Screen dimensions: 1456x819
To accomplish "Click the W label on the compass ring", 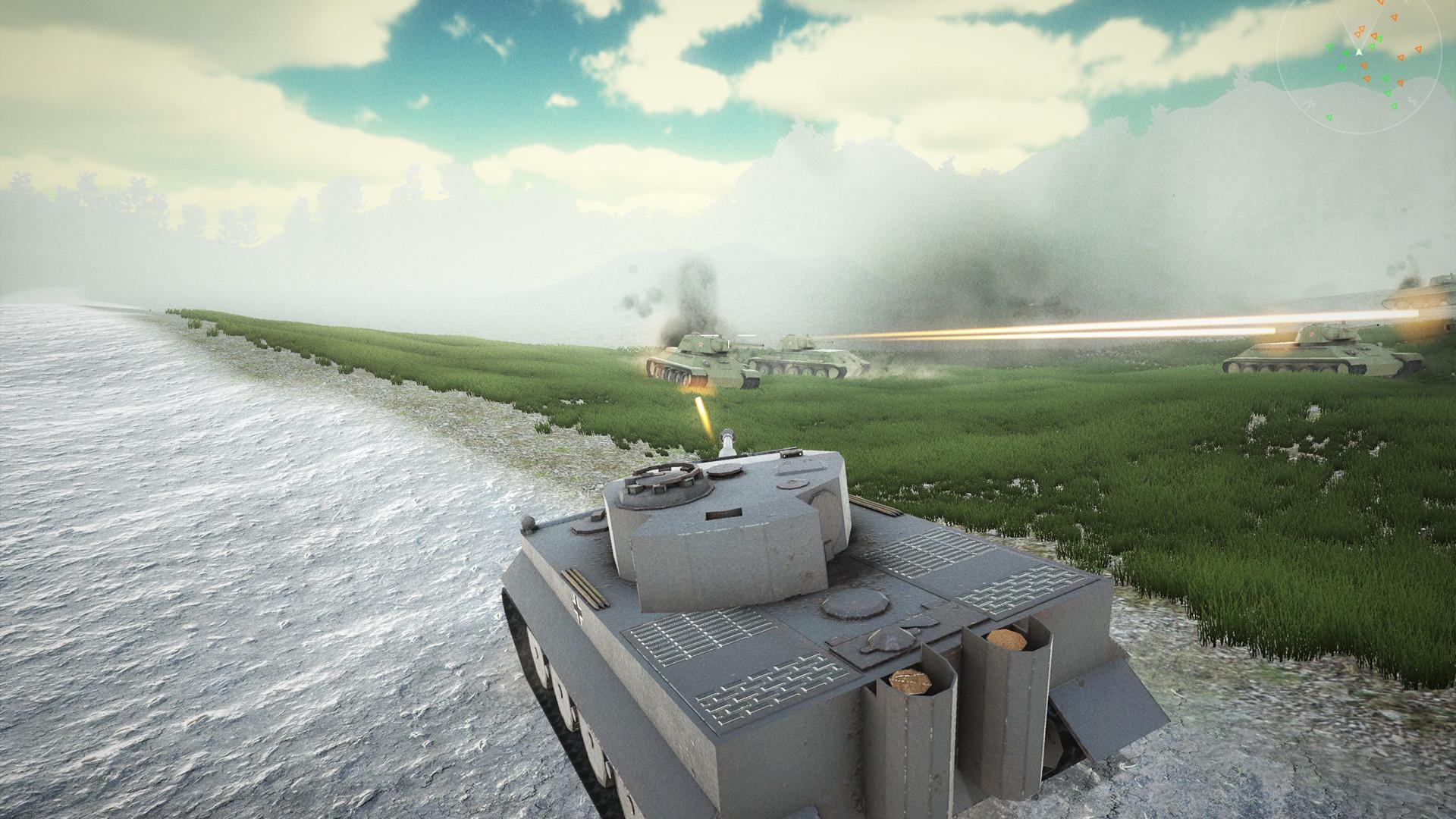I will (x=1310, y=102).
